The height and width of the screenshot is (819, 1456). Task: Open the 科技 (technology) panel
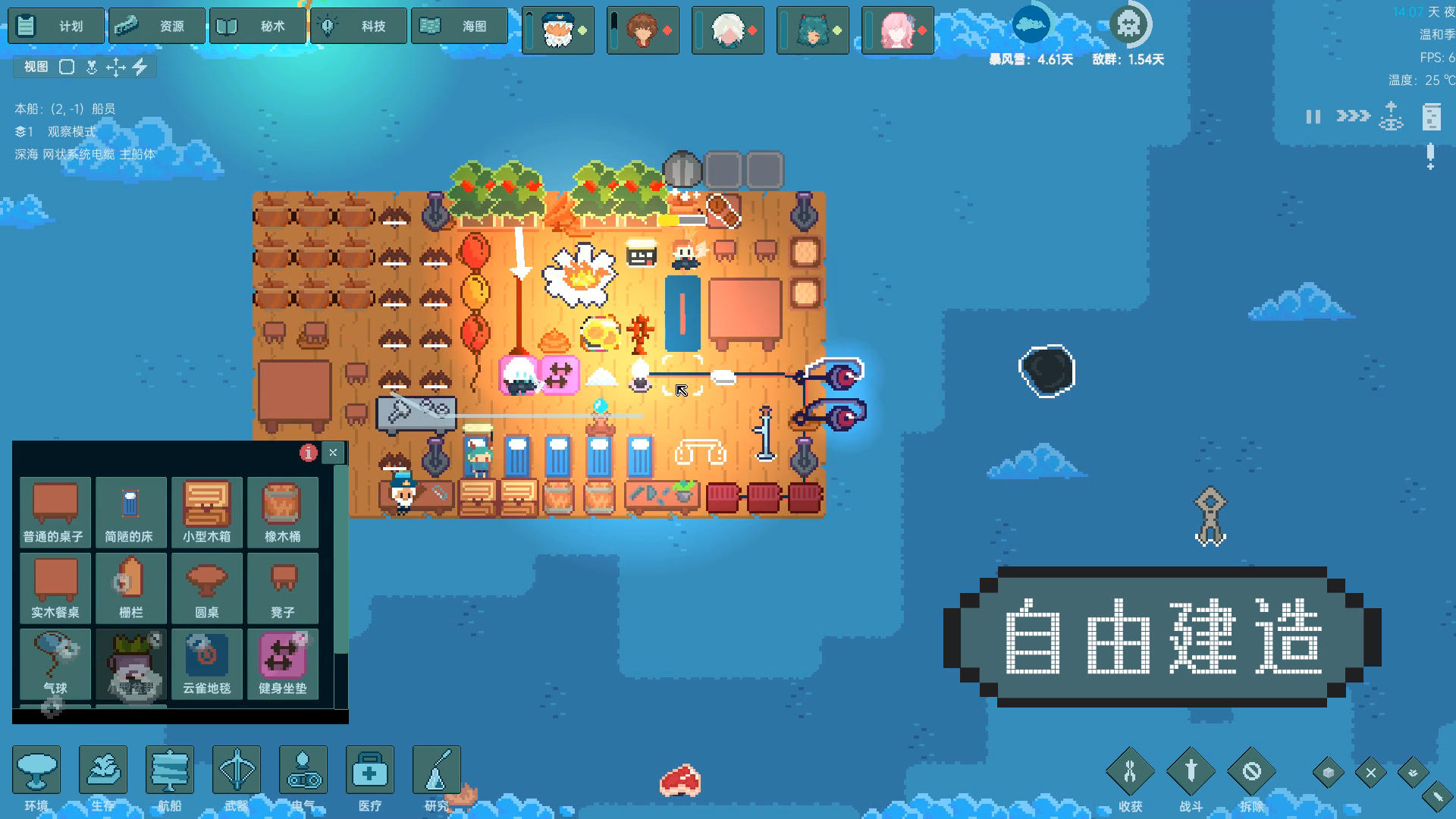358,25
